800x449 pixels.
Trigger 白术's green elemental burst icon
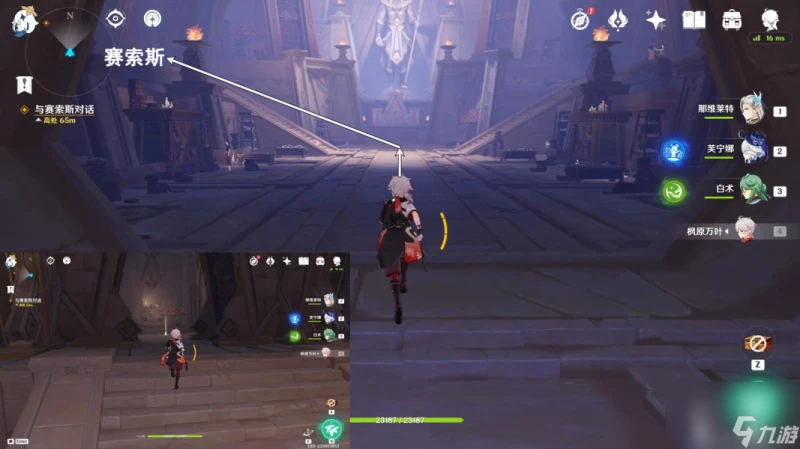tap(674, 190)
